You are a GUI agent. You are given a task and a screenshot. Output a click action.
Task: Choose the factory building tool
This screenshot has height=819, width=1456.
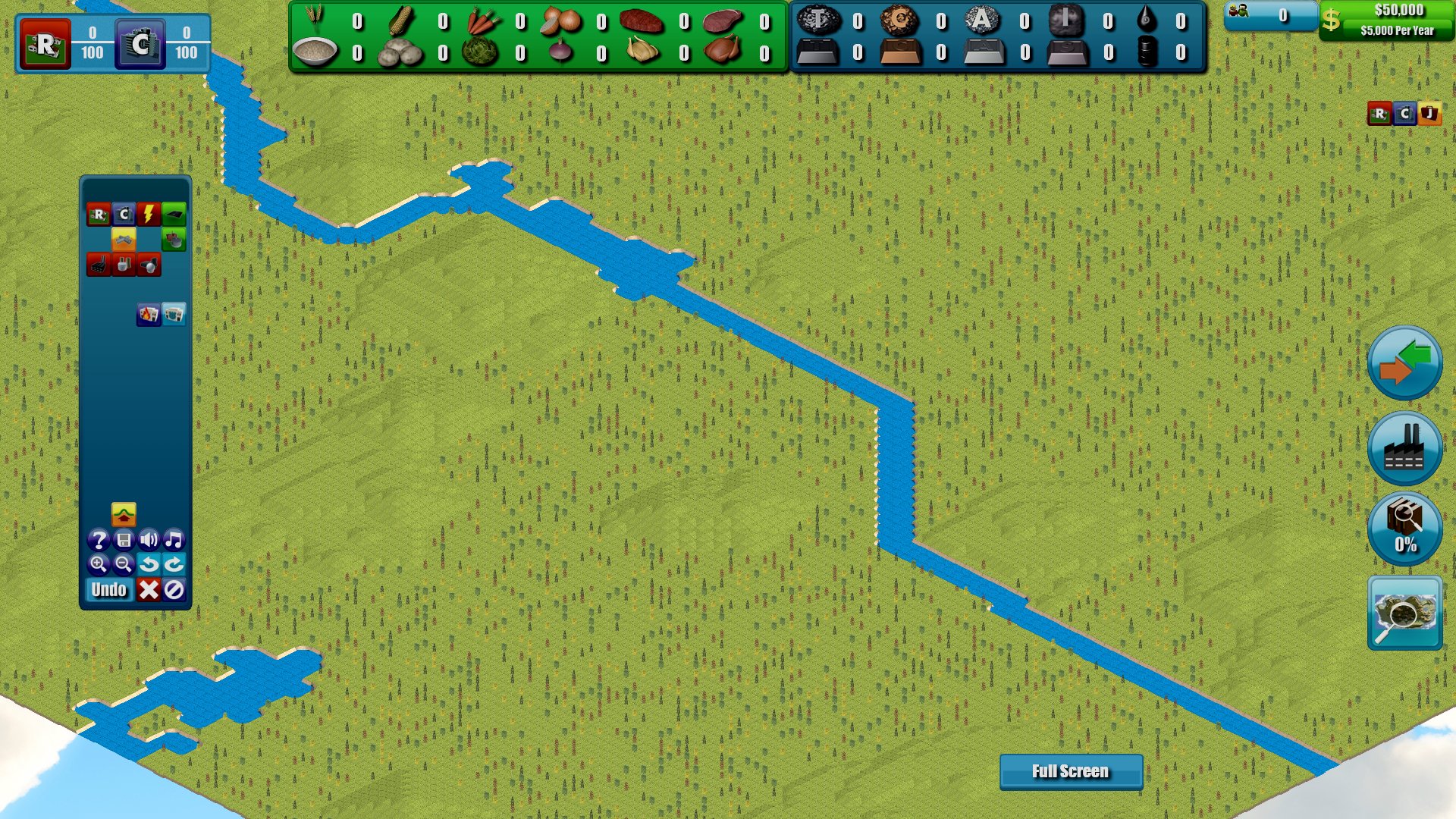click(x=97, y=264)
